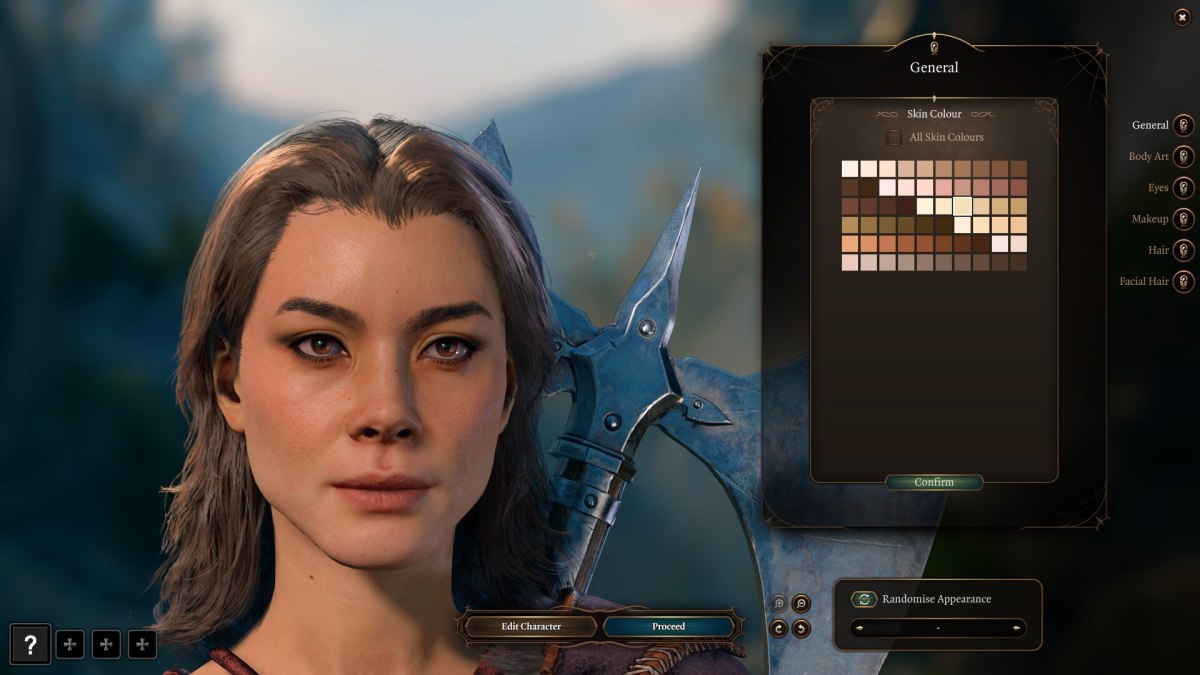
Task: Switch to the Body Art category
Action: pyautogui.click(x=1183, y=157)
